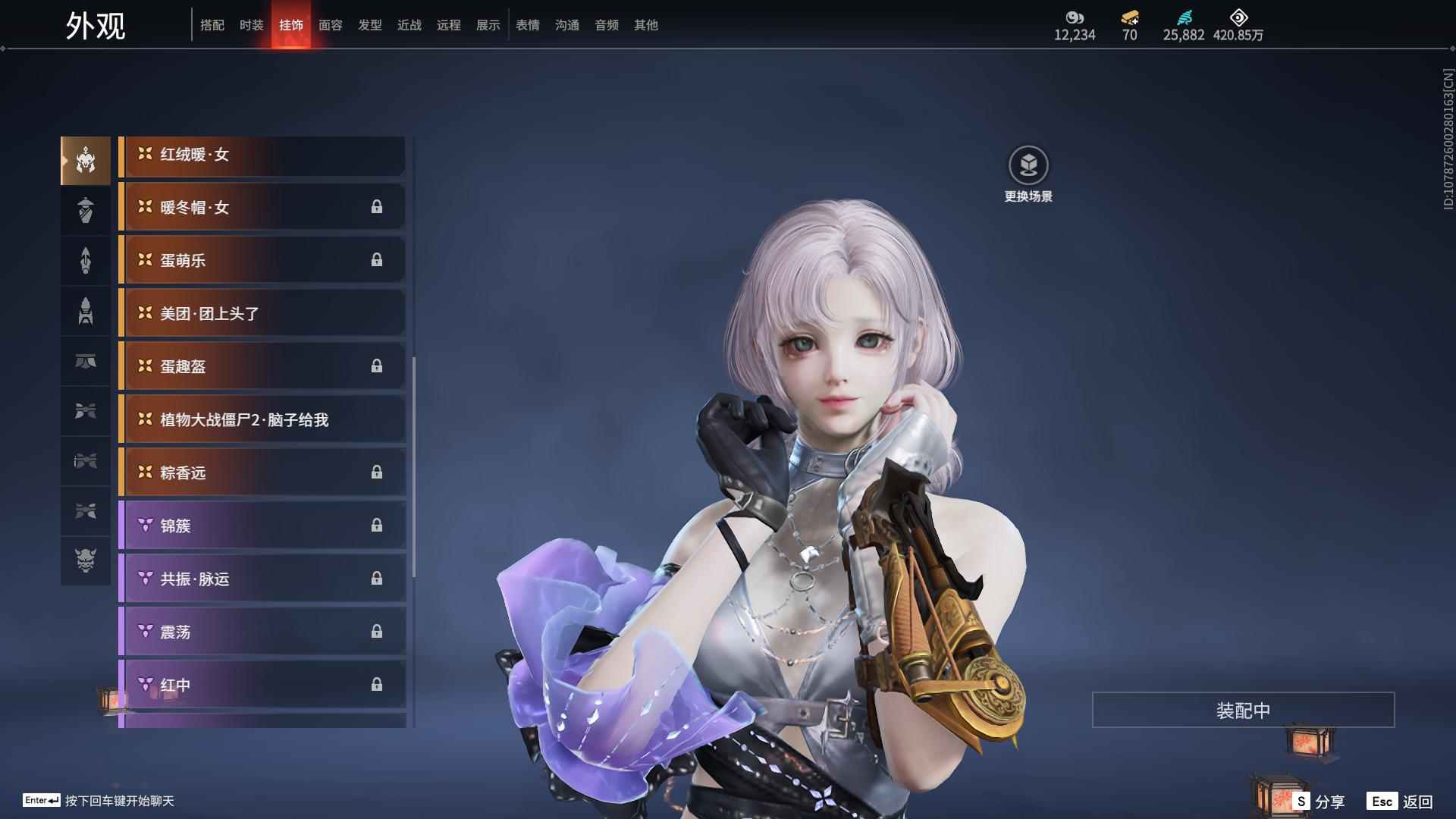Choose the 粽香远 list row
Screen dimensions: 1456x819
(x=262, y=473)
